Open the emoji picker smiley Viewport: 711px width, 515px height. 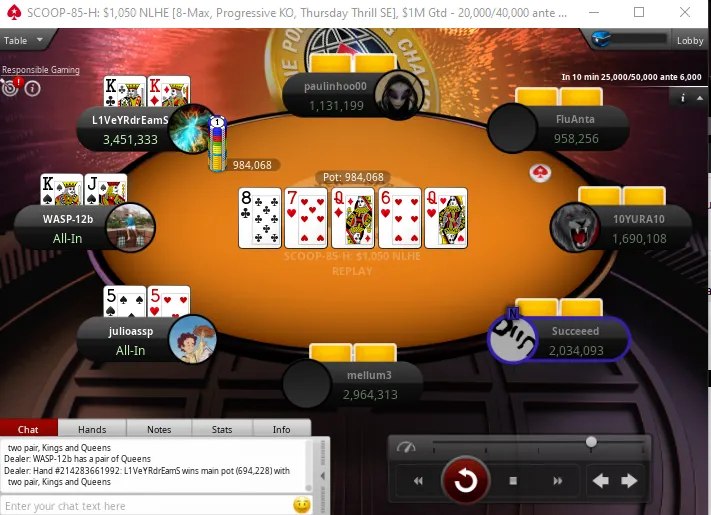point(301,506)
